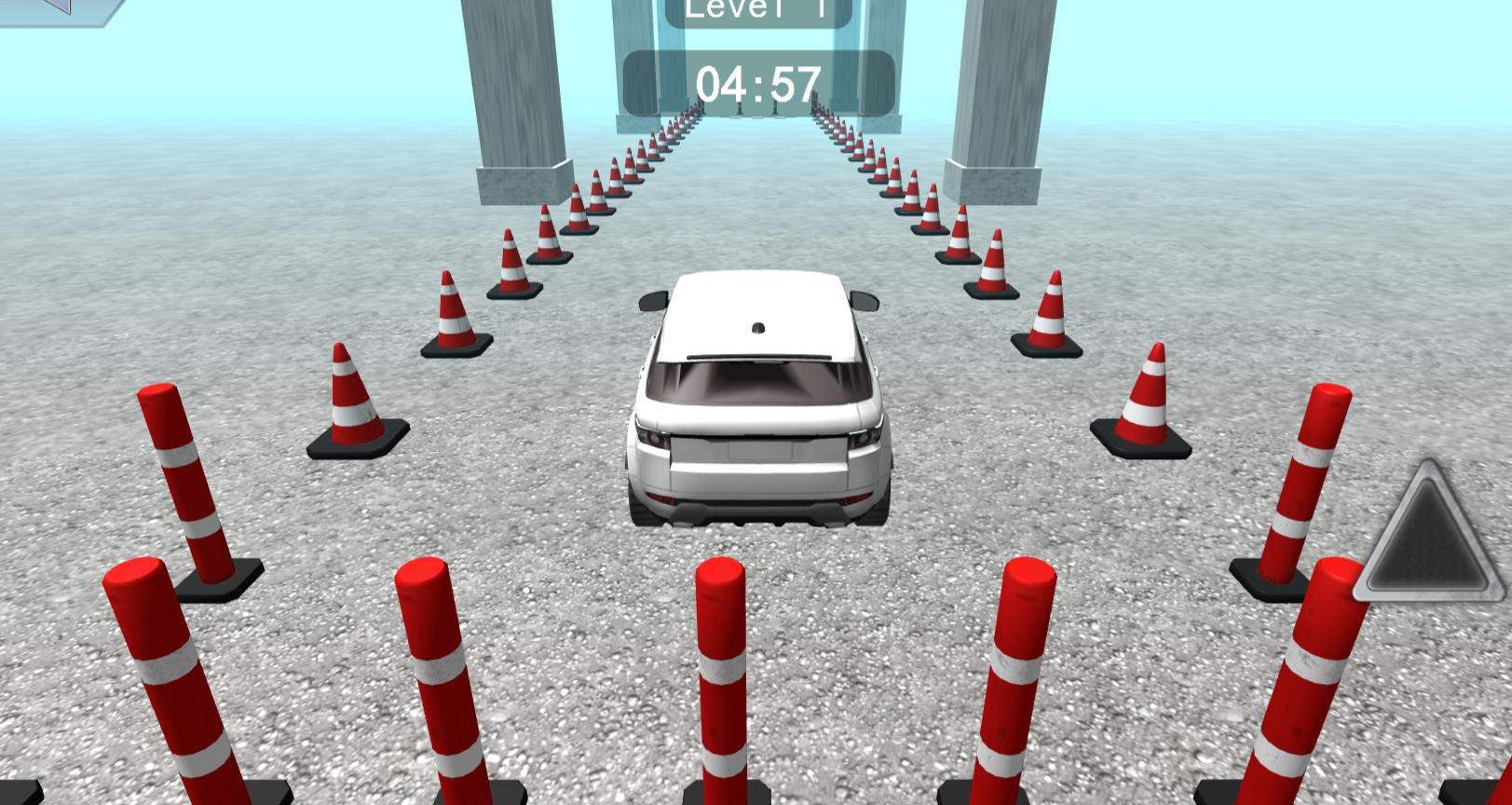The image size is (1512, 805).
Task: Expand the Level 1 header banner
Action: 760,9
